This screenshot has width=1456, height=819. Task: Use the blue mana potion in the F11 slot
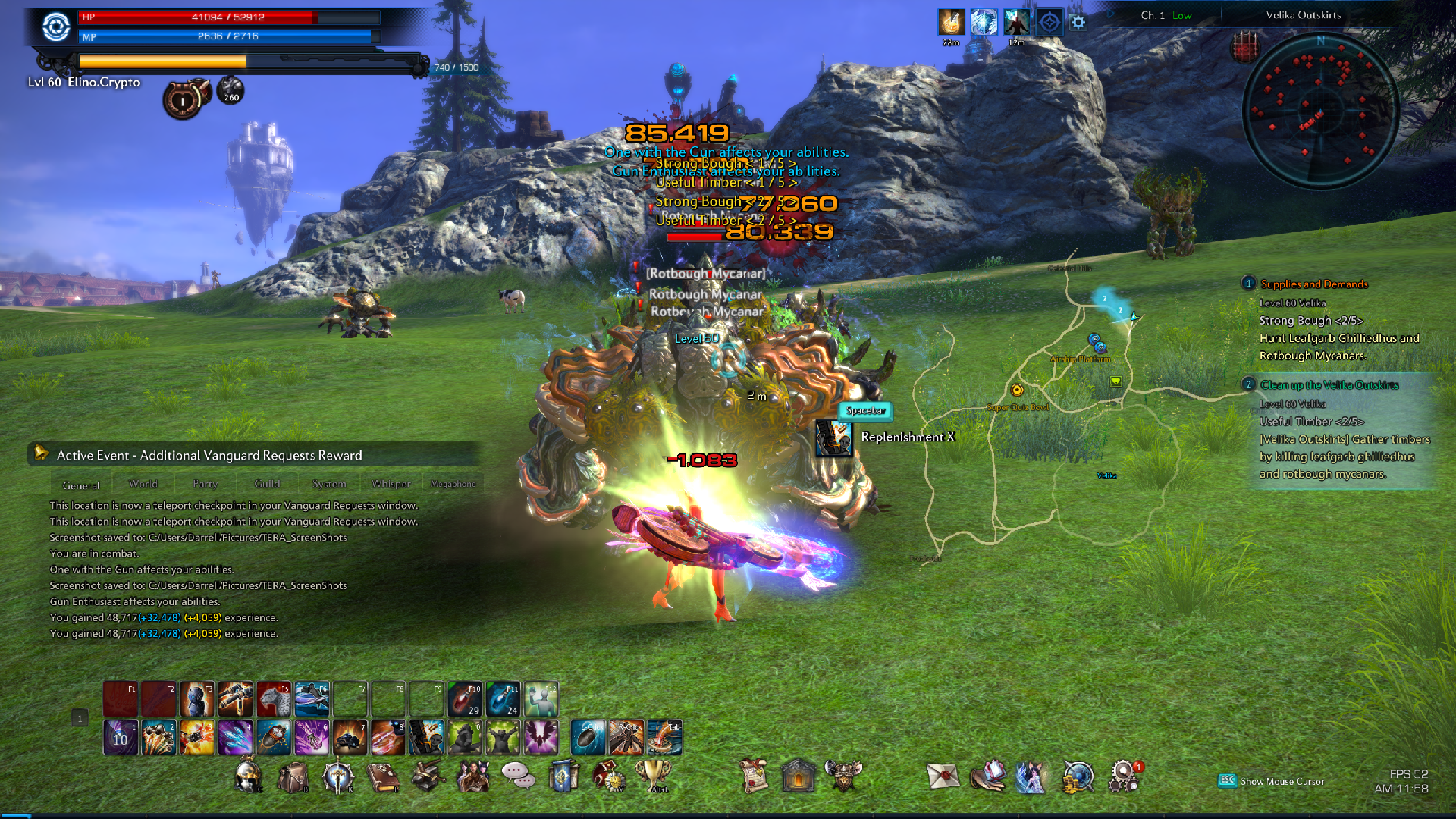(x=503, y=698)
